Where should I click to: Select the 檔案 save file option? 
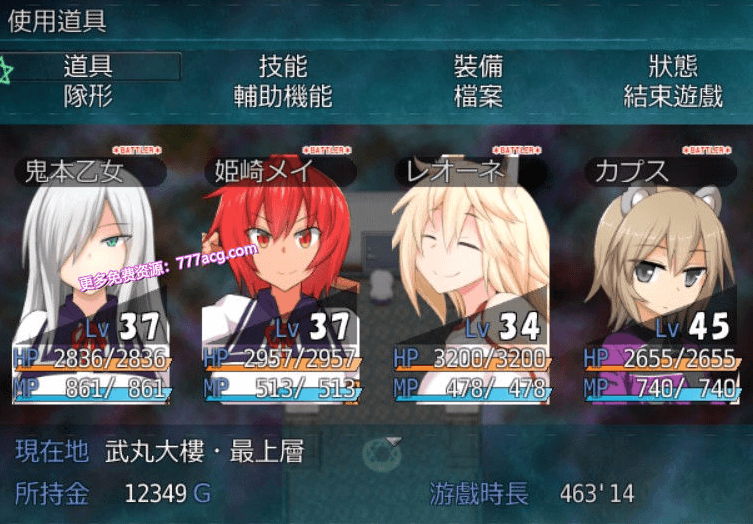coord(478,96)
